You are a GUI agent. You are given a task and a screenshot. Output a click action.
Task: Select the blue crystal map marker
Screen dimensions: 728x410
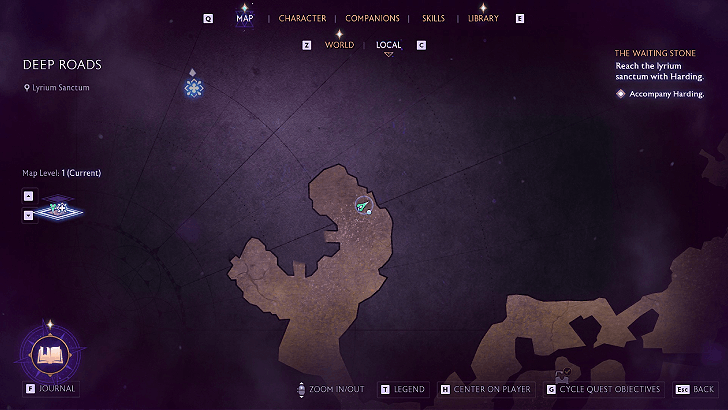(194, 88)
